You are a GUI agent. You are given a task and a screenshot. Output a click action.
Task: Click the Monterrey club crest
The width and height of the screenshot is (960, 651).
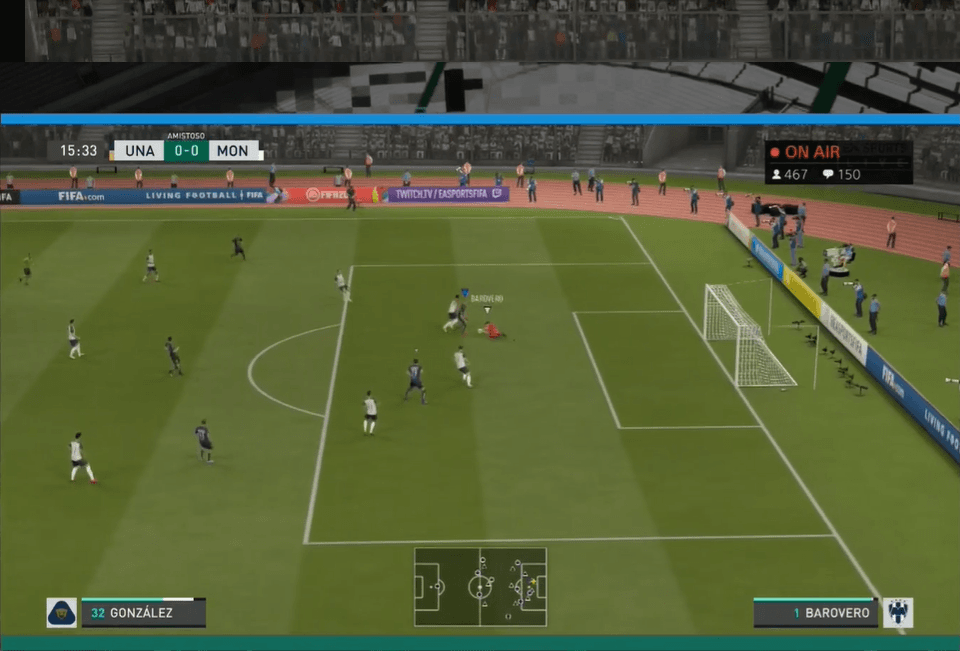point(897,613)
